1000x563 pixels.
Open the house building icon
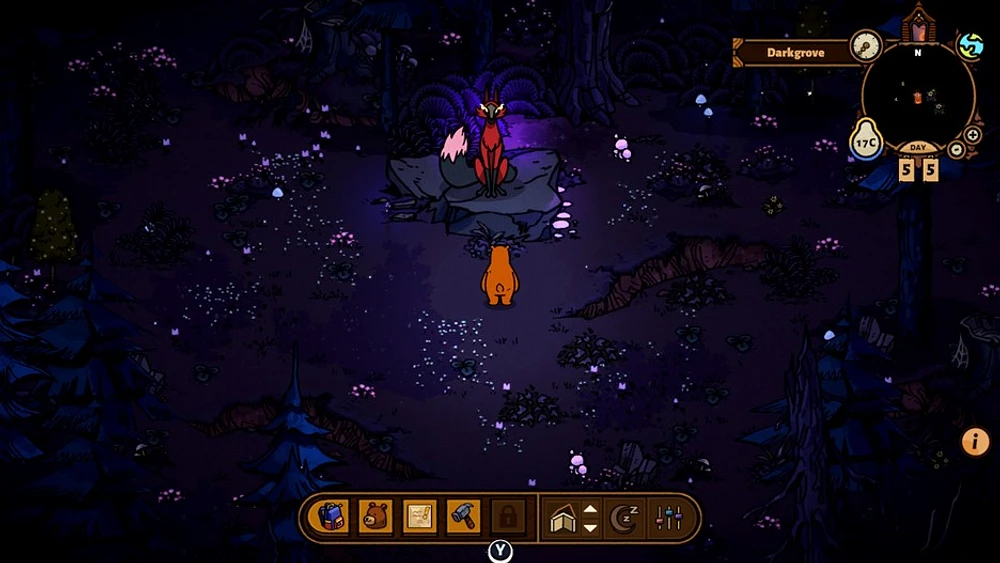(x=563, y=518)
